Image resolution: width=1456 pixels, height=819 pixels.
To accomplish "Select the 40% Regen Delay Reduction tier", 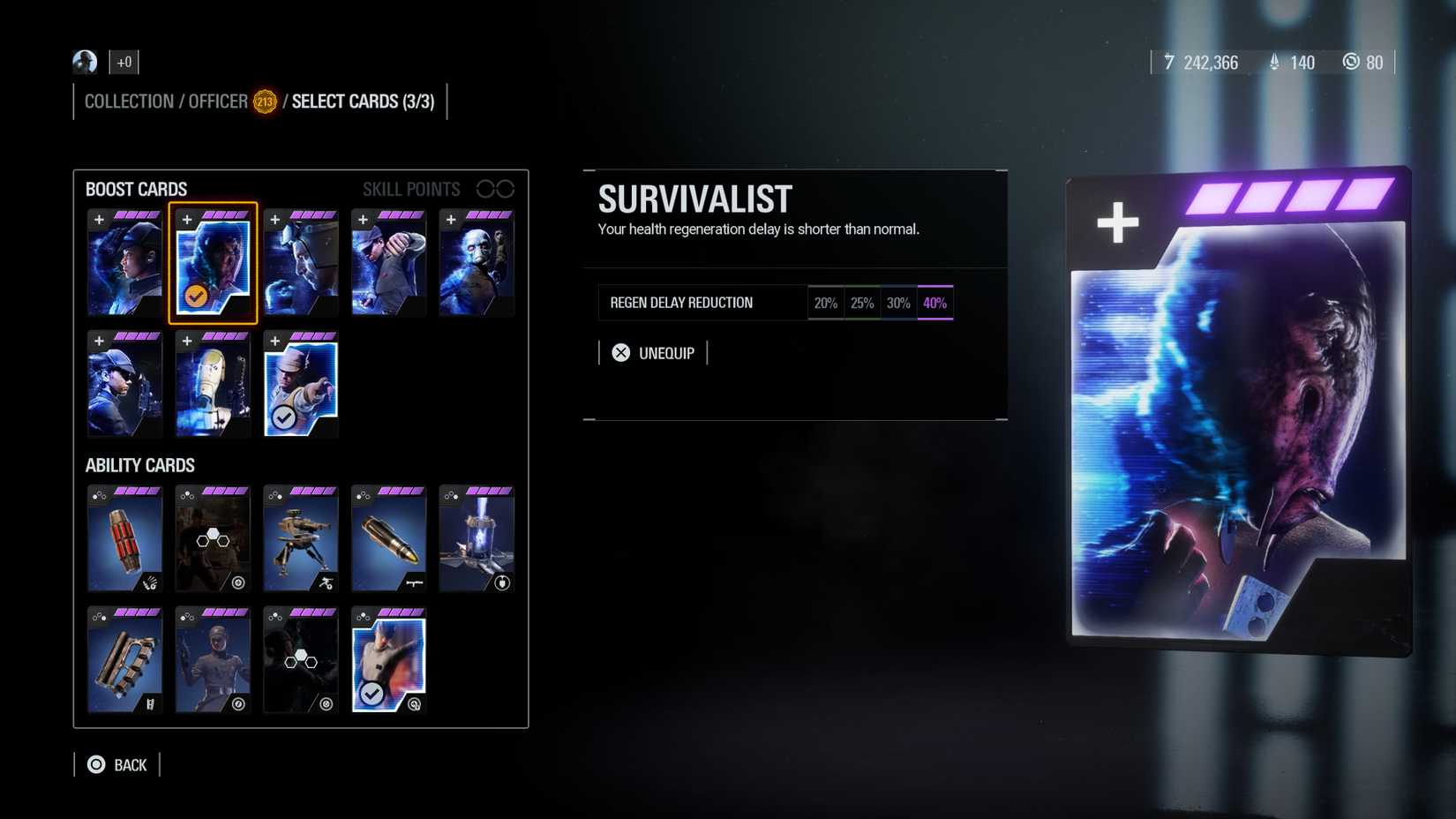I will coord(934,302).
